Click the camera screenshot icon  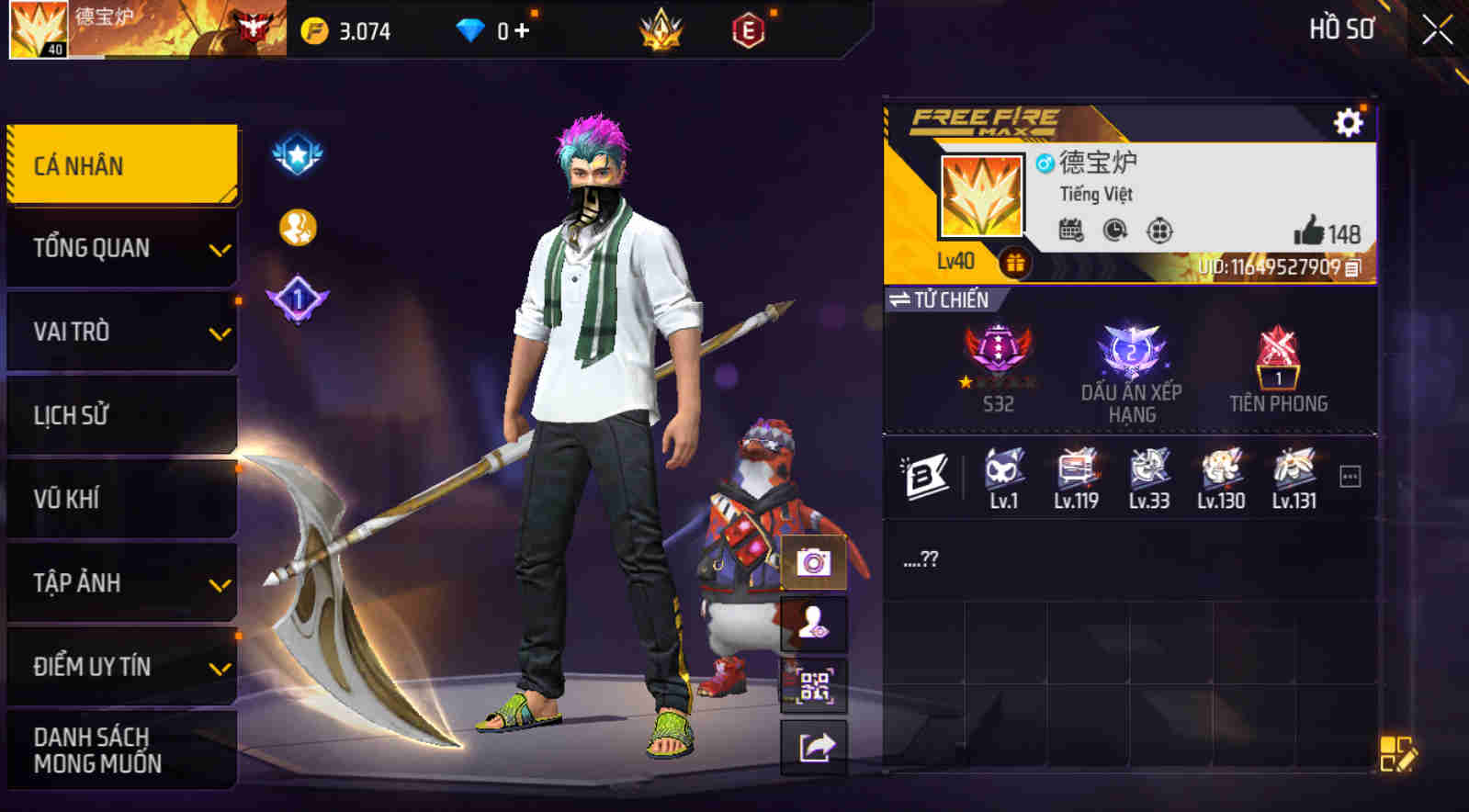point(812,563)
